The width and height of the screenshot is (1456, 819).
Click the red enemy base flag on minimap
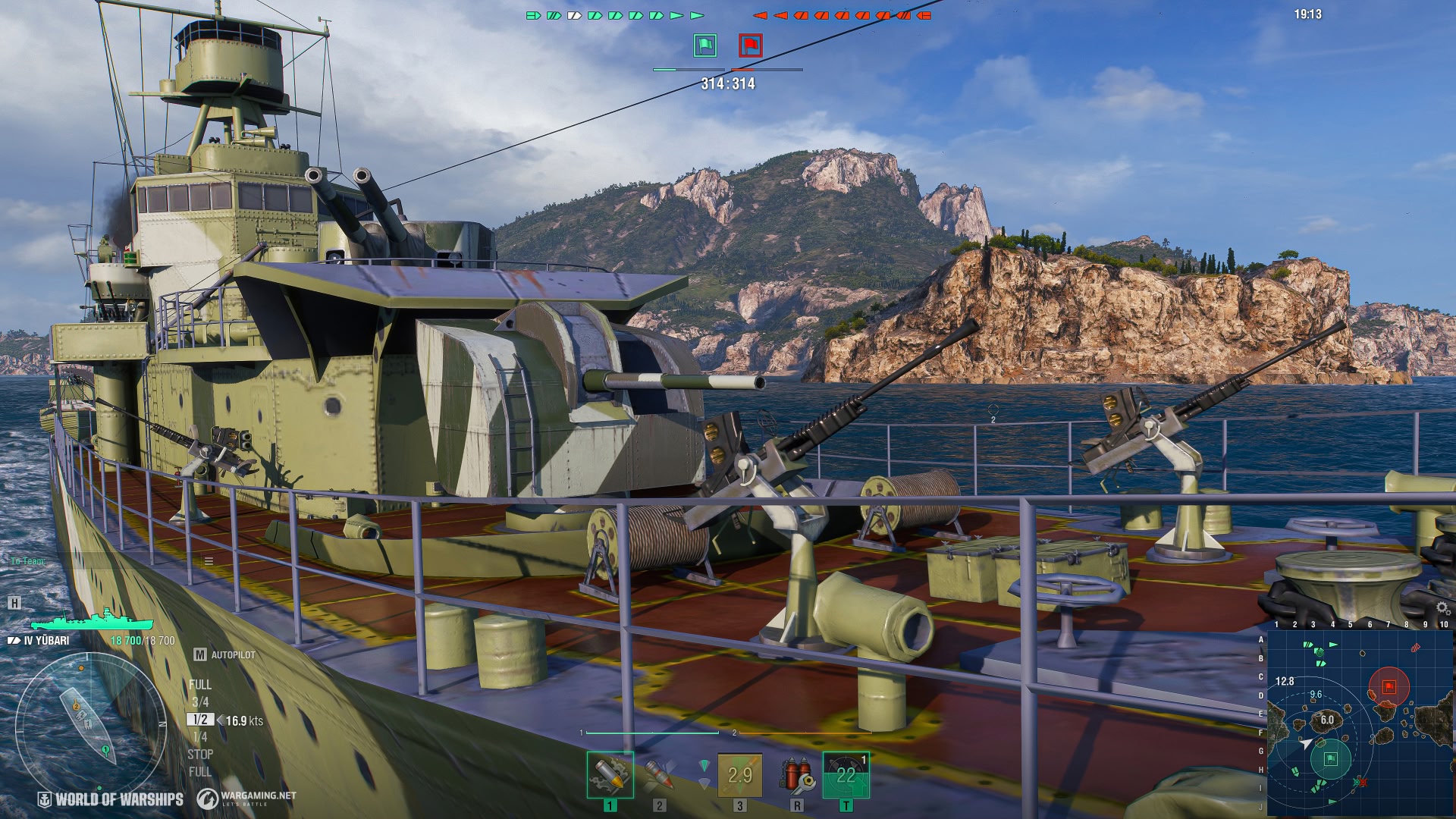(1389, 686)
